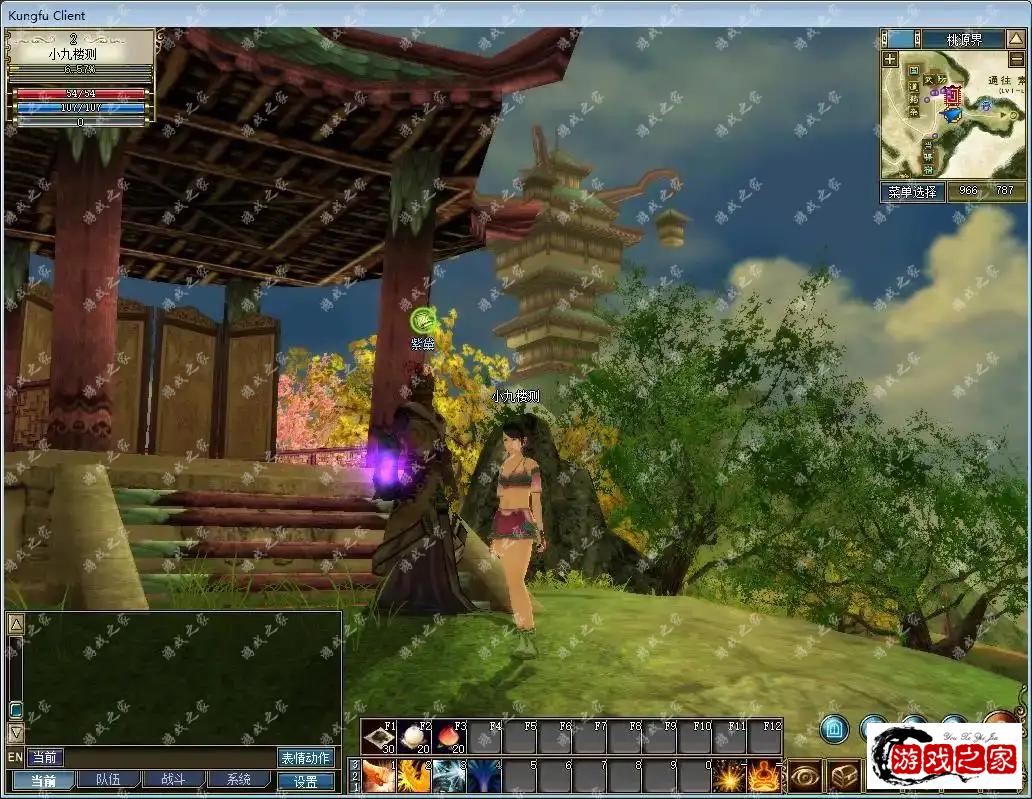The width and height of the screenshot is (1032, 799).
Task: Select the 系统 chat tab
Action: (x=239, y=780)
